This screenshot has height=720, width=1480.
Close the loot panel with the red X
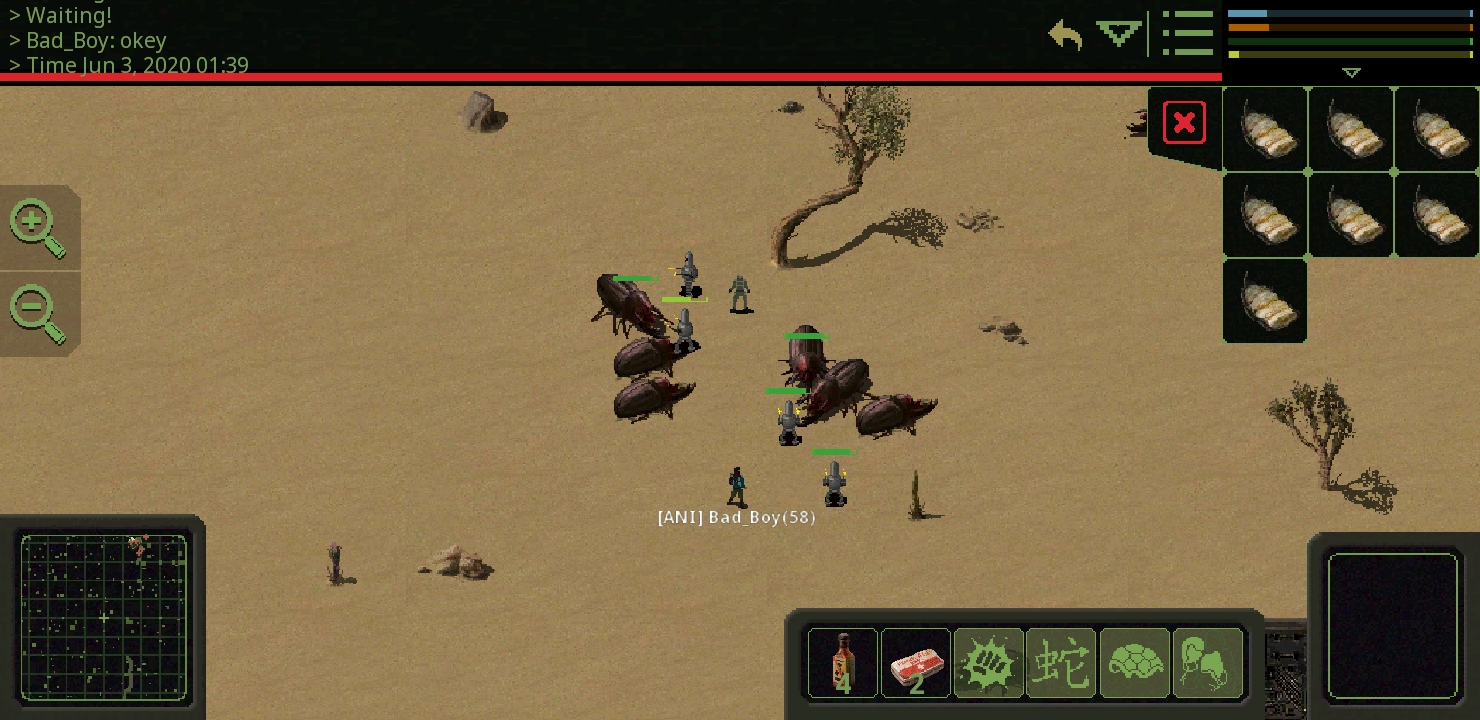[1184, 122]
